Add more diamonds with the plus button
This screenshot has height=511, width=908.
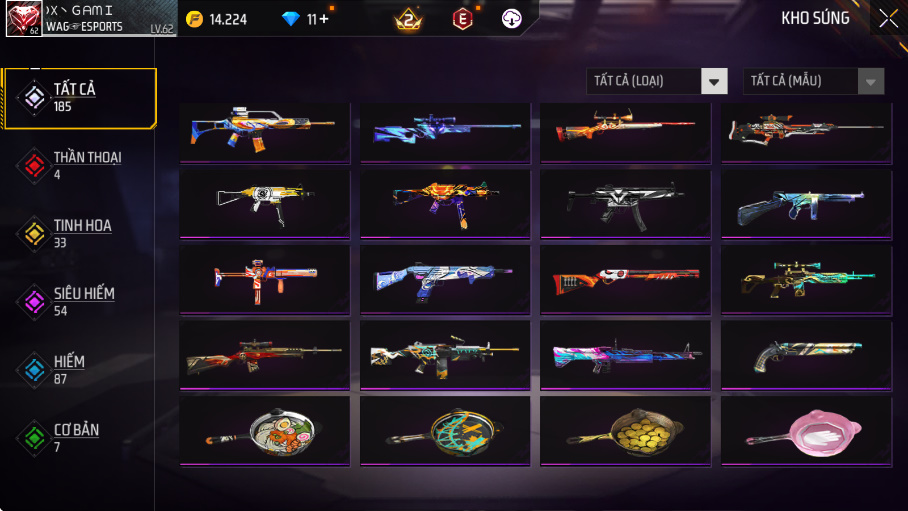point(323,19)
